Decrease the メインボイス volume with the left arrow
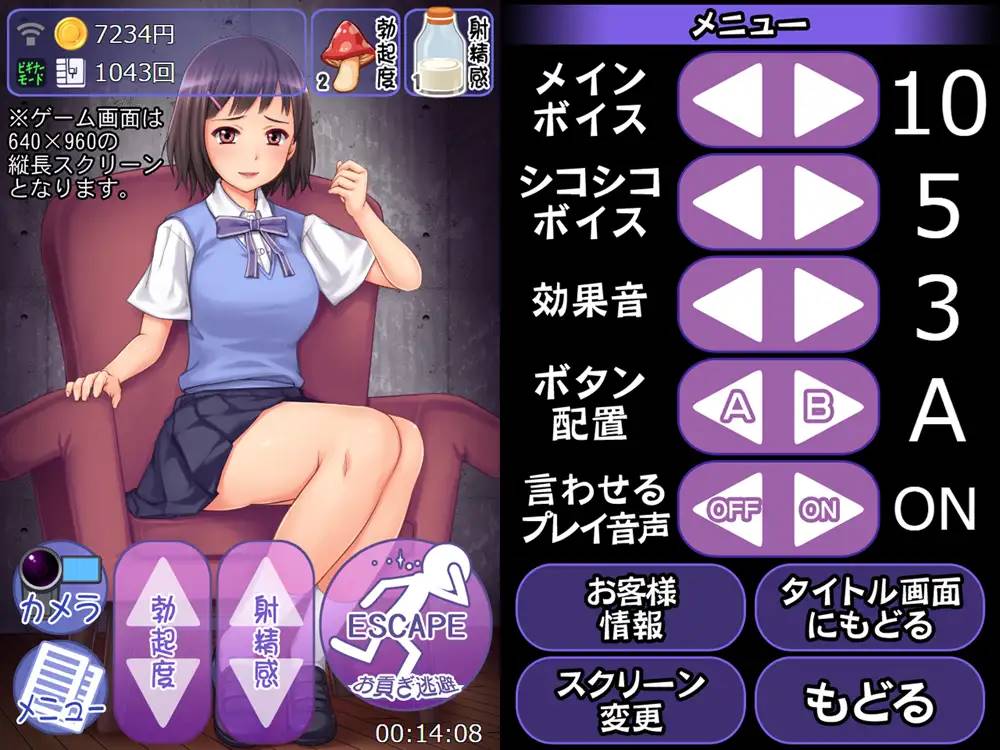Screen dimensions: 1000x750 point(728,98)
